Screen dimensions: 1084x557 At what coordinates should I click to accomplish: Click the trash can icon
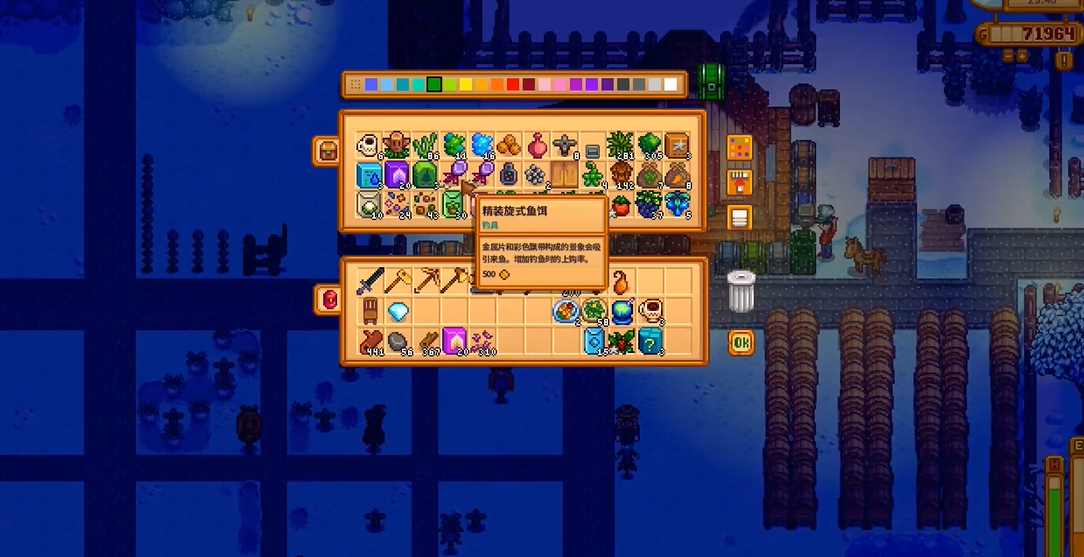point(740,291)
